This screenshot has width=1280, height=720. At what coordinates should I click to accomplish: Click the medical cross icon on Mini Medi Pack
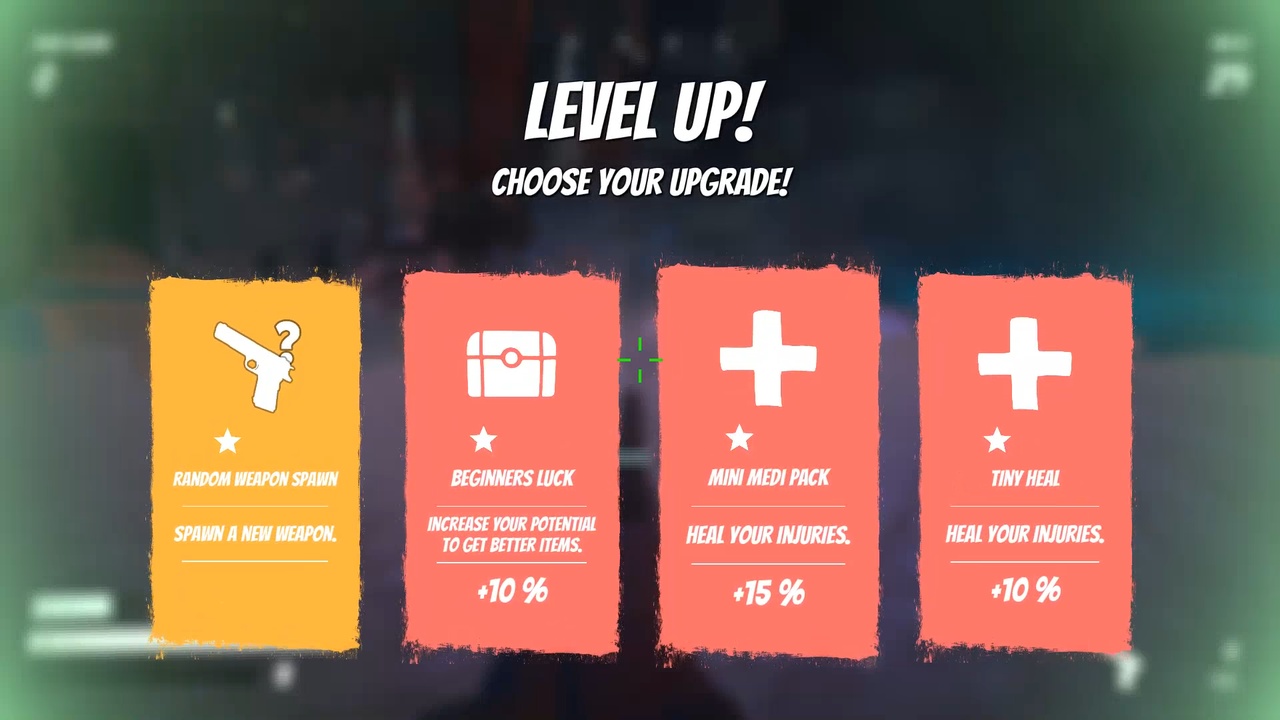point(768,358)
